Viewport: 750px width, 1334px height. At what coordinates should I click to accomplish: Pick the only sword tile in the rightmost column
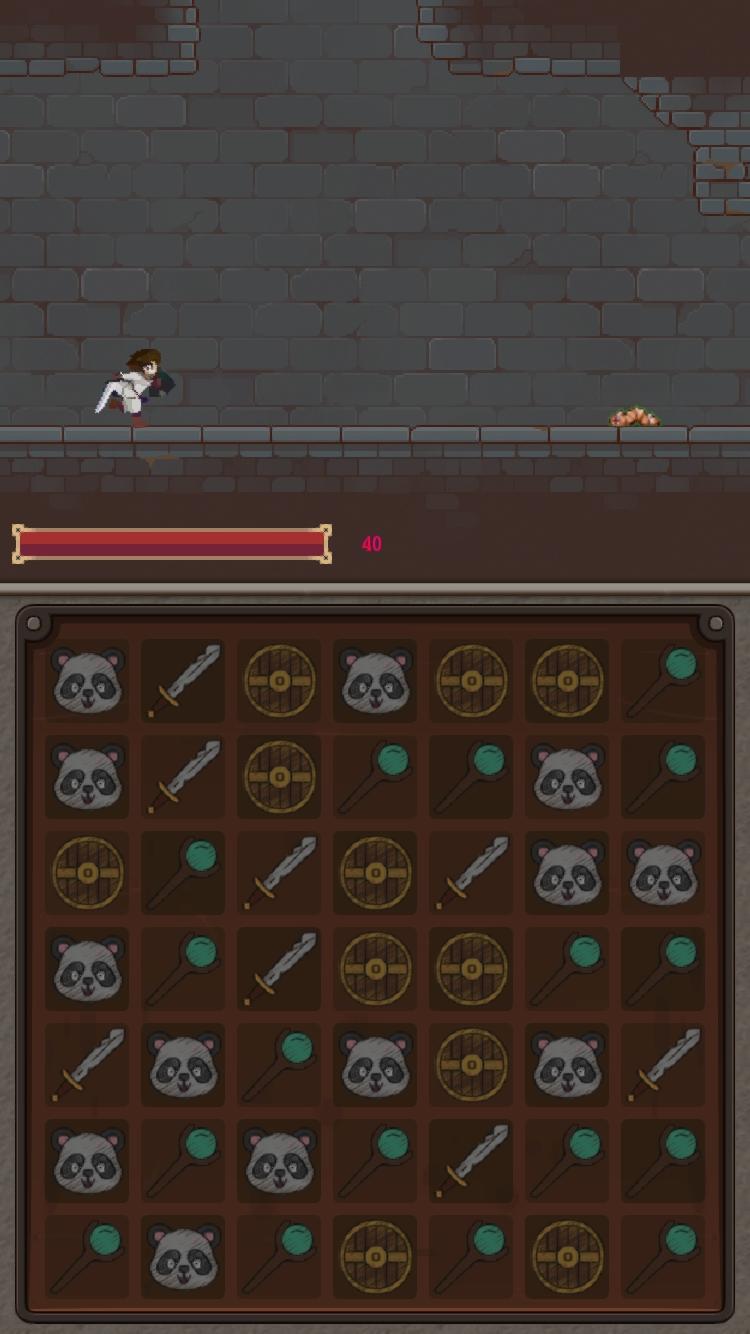pos(664,1065)
